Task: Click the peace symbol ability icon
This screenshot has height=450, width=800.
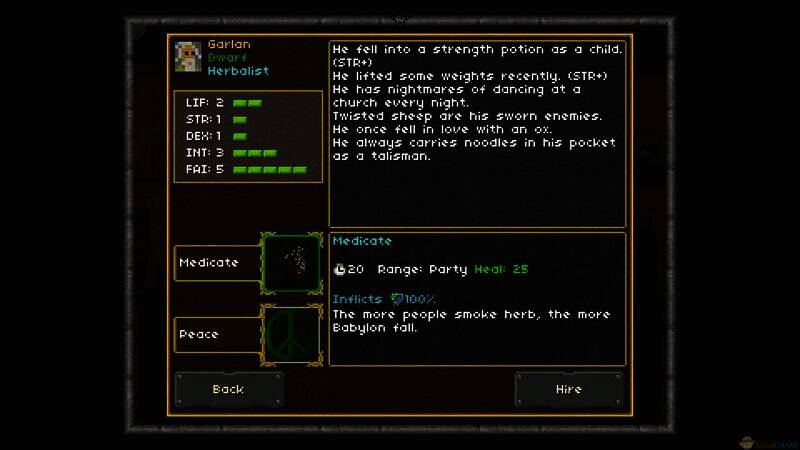Action: (291, 334)
